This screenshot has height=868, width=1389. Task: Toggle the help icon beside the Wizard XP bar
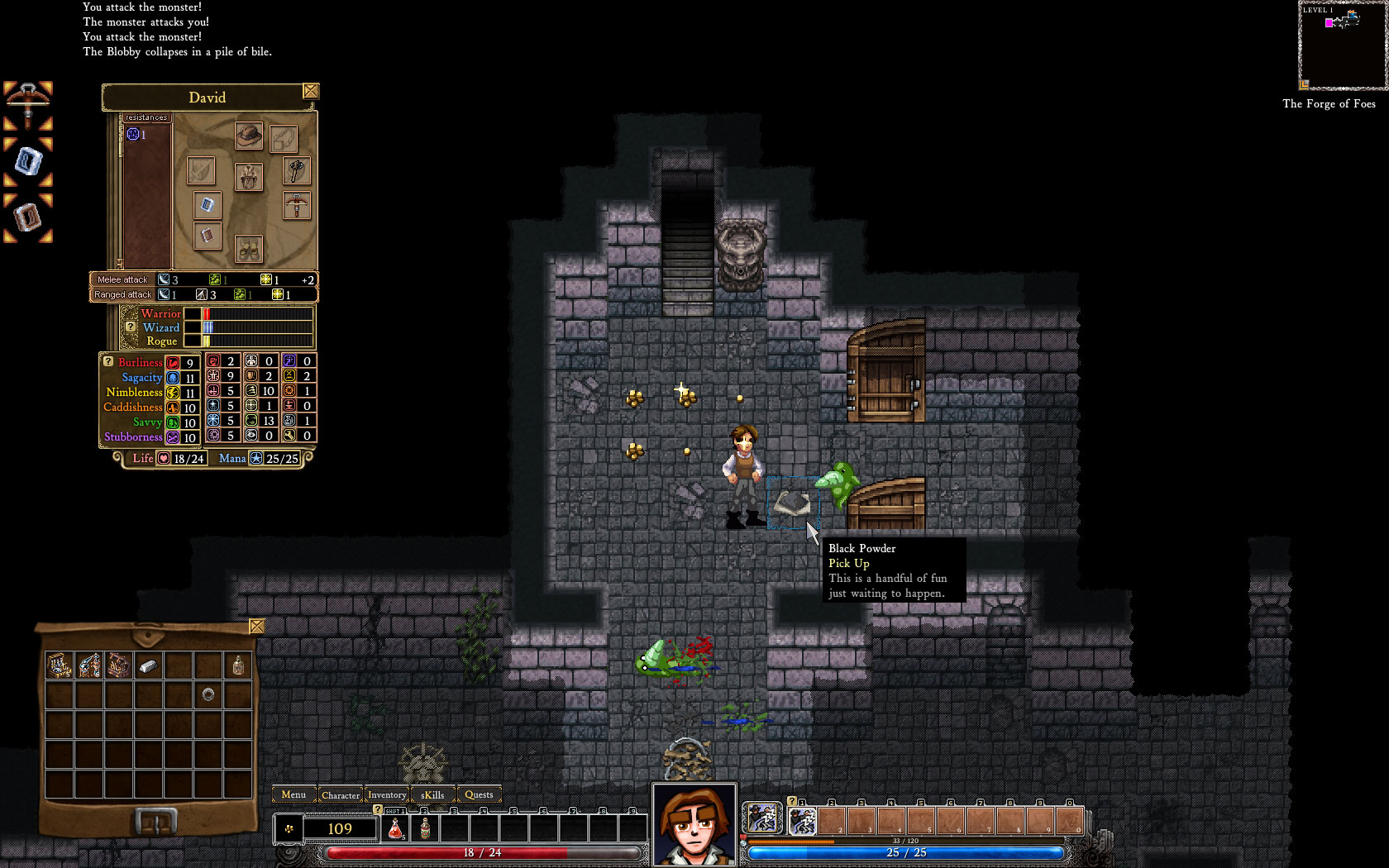(131, 327)
